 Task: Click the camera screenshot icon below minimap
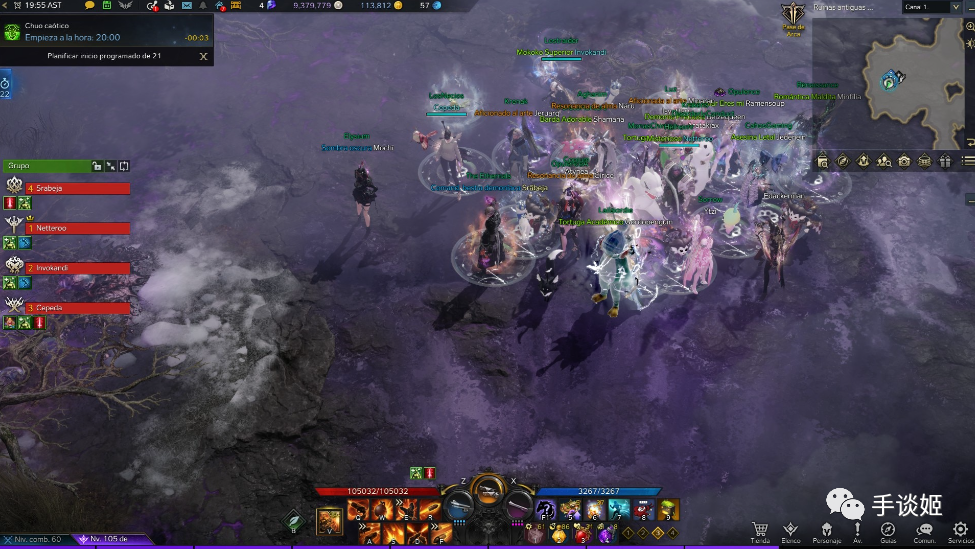904,161
